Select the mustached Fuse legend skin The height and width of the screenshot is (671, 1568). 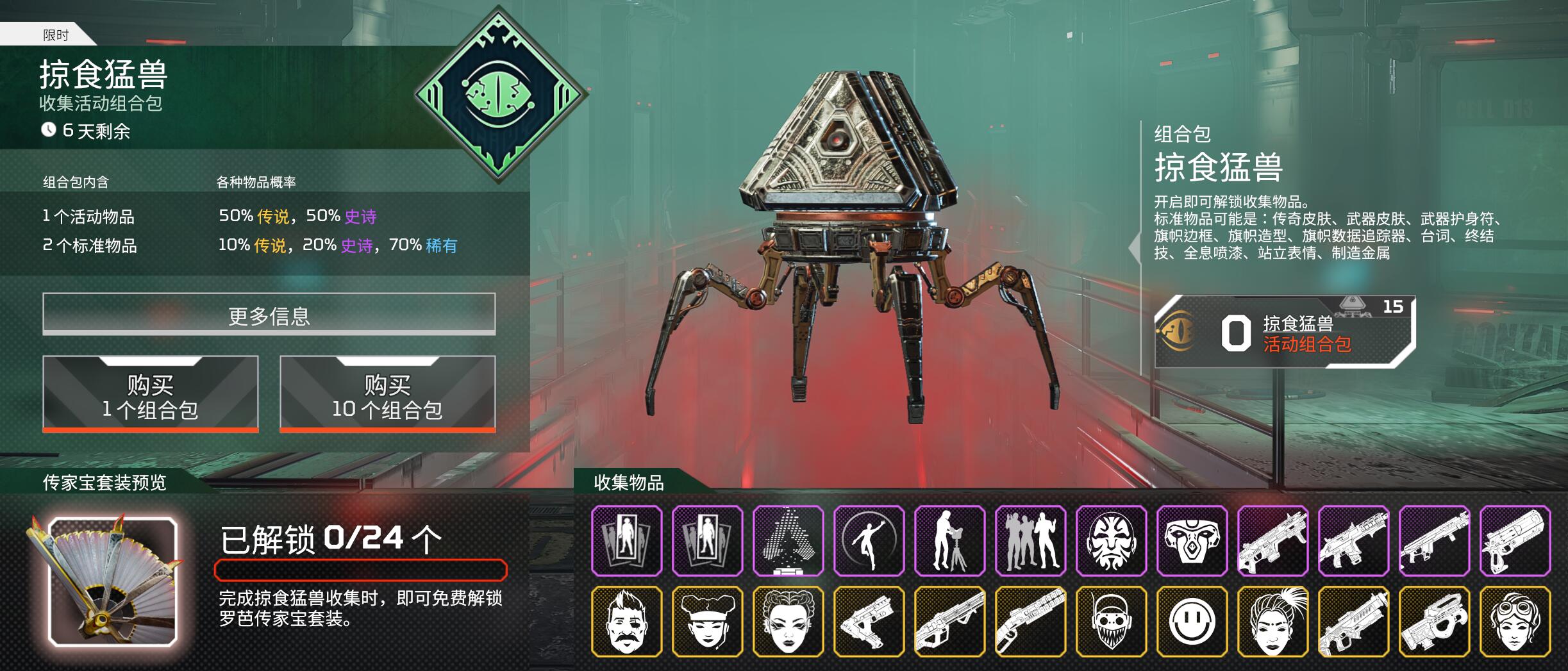[626, 622]
